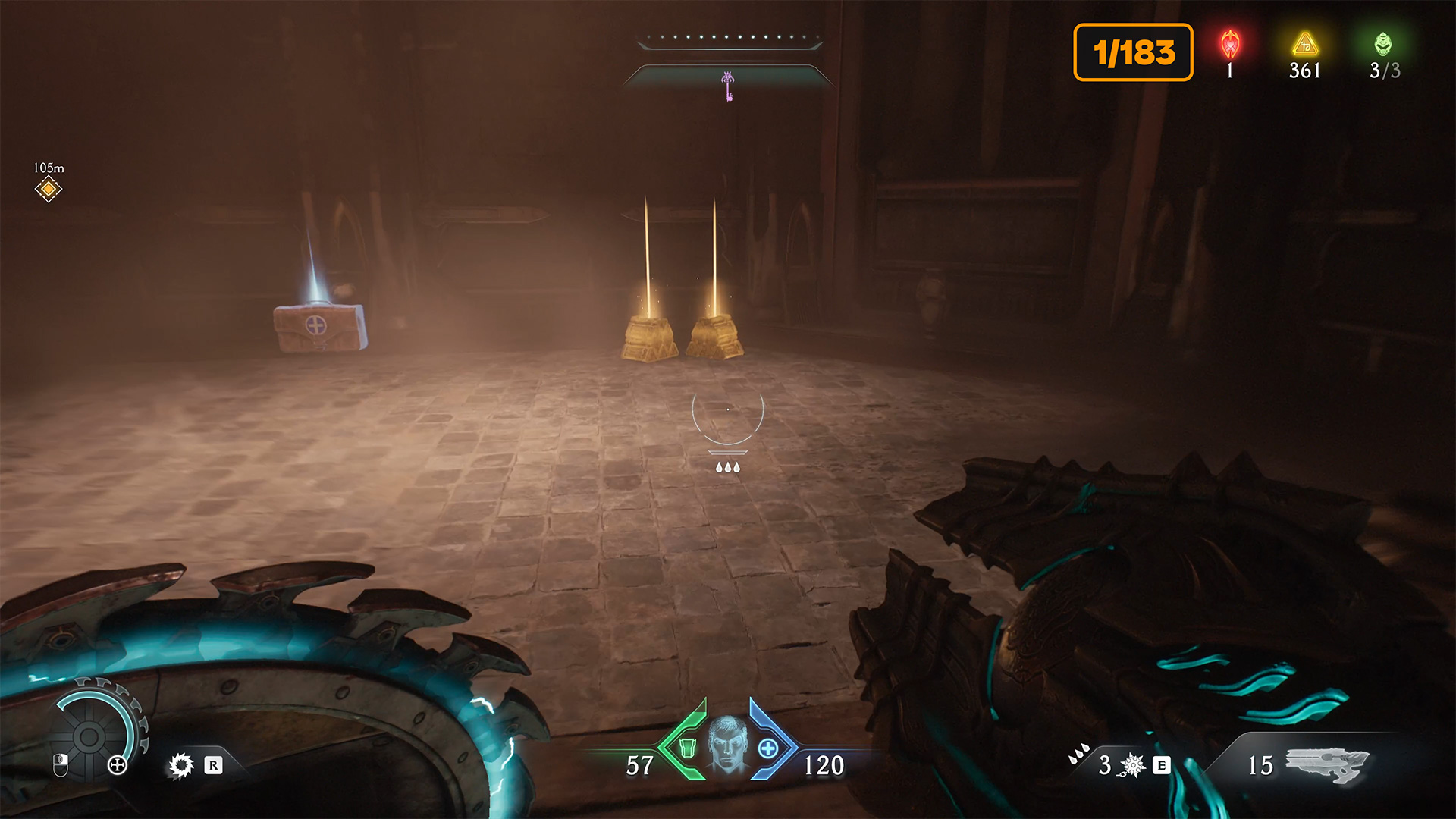Click the blue health cross icon
This screenshot has height=819, width=1456.
[768, 748]
